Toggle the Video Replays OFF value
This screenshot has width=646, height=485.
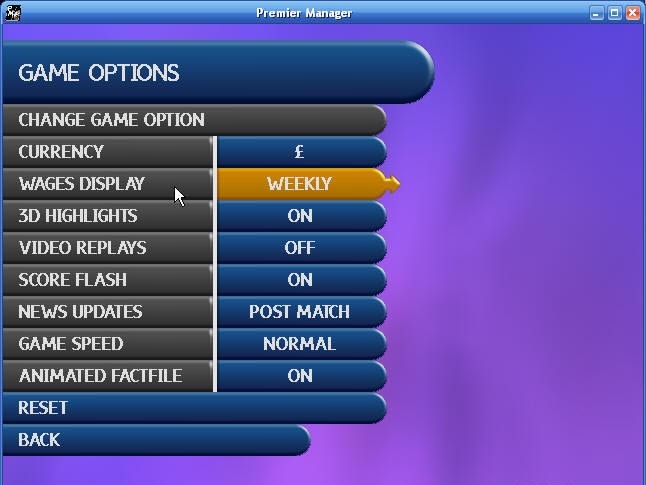click(x=299, y=248)
